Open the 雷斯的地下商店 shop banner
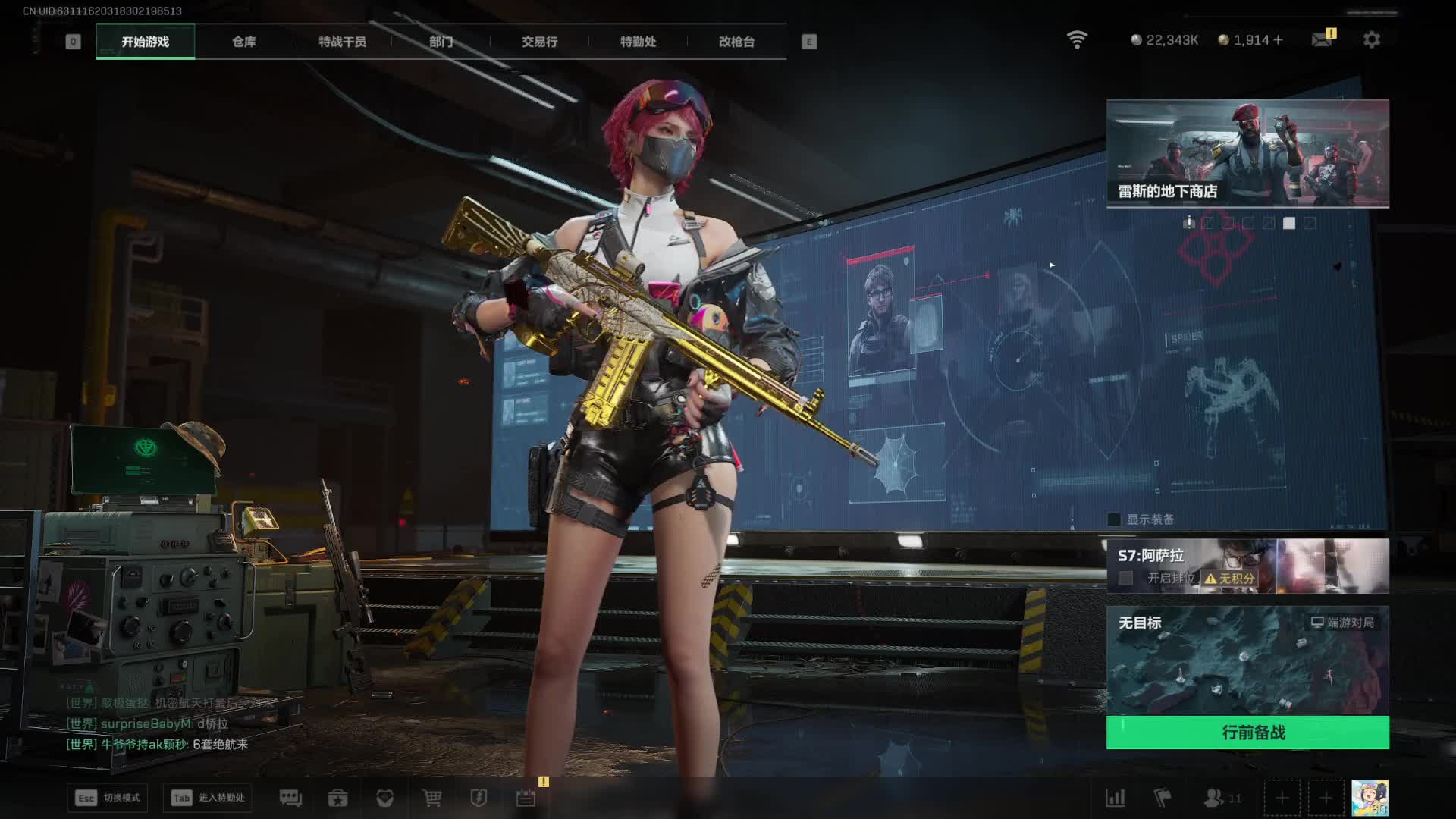The image size is (1456, 819). point(1247,153)
